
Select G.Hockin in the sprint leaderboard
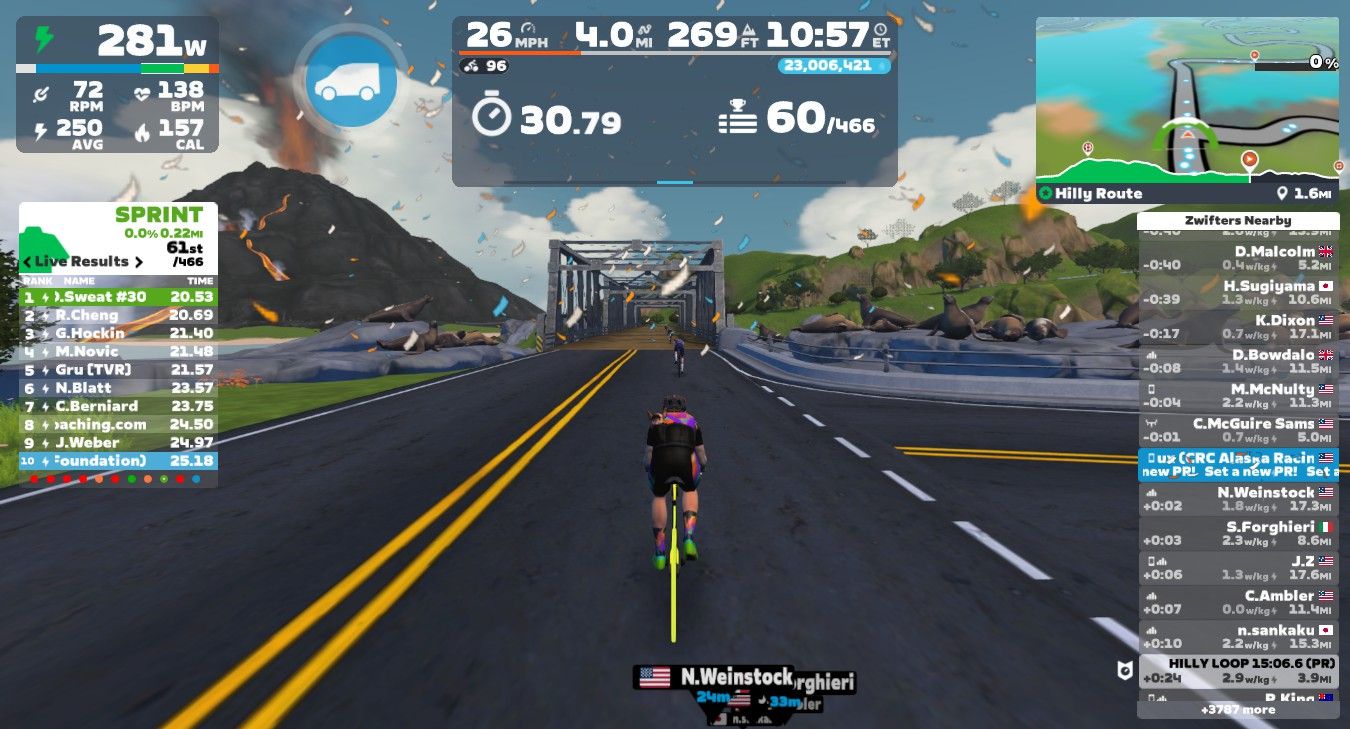tap(118, 333)
